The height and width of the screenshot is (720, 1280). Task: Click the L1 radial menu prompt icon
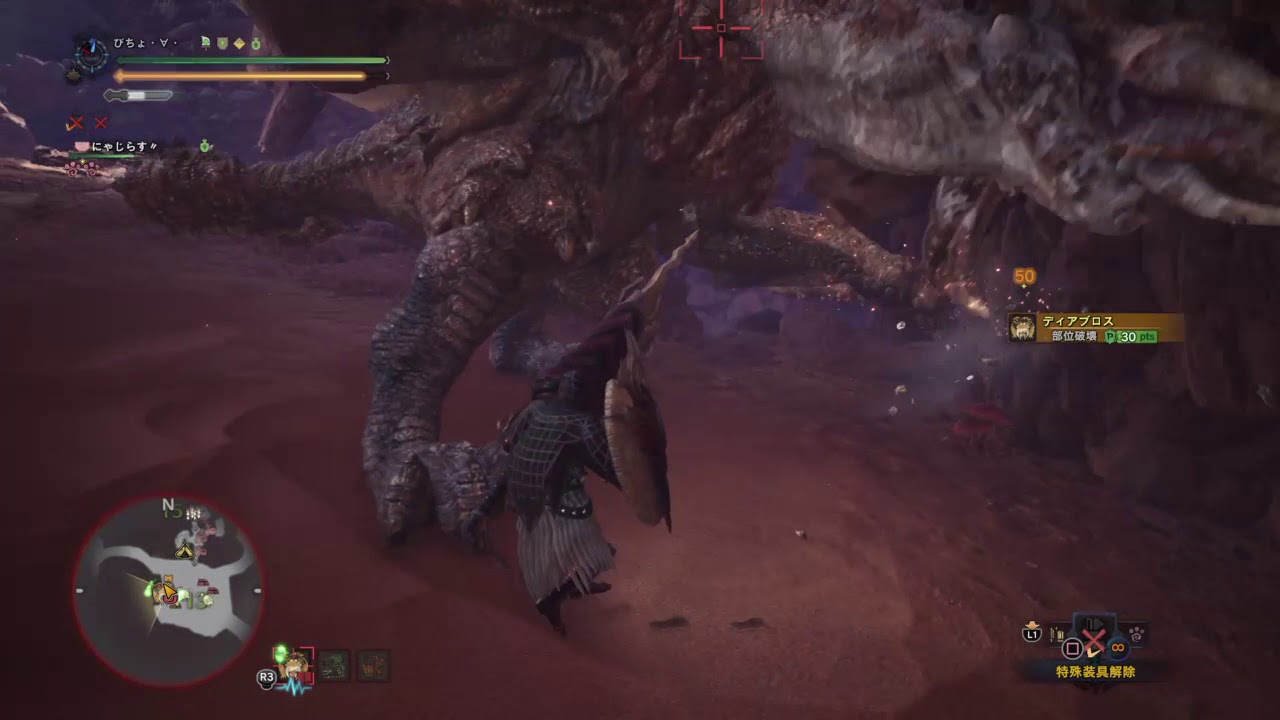point(1031,633)
